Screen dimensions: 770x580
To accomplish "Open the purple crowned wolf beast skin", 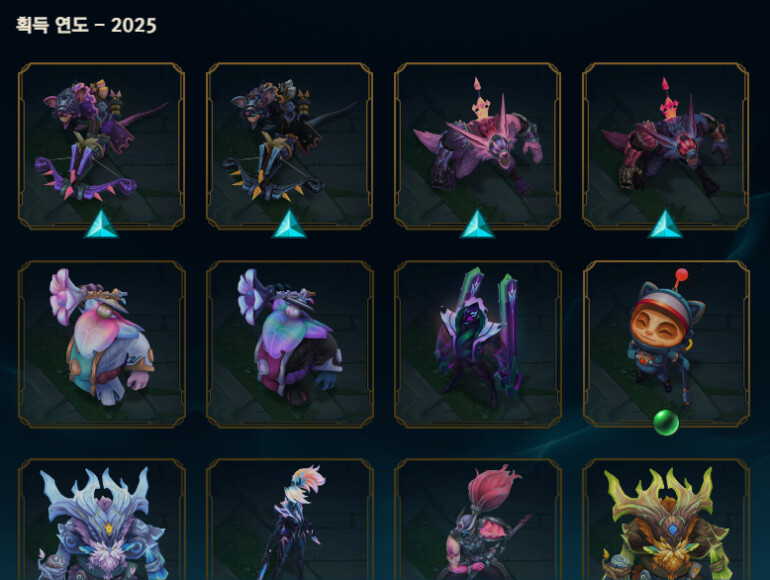I will coord(477,146).
